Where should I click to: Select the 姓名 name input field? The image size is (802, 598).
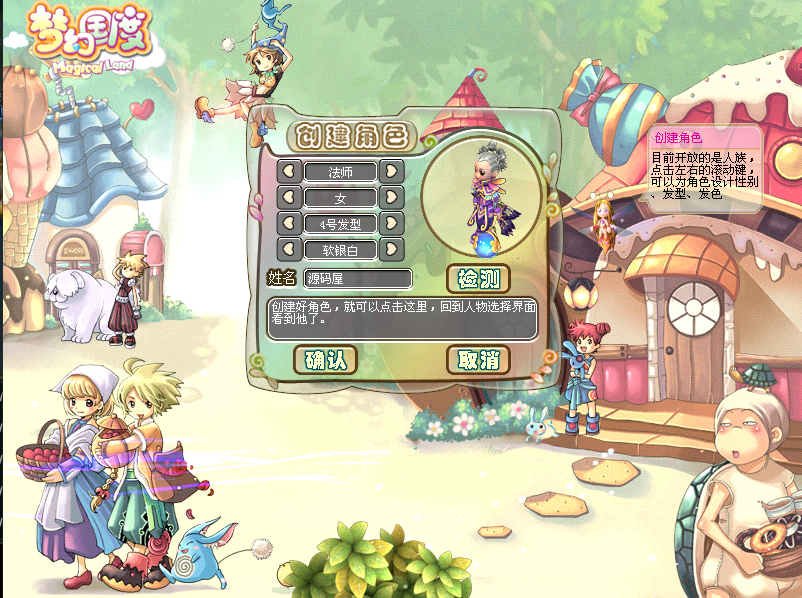[358, 278]
